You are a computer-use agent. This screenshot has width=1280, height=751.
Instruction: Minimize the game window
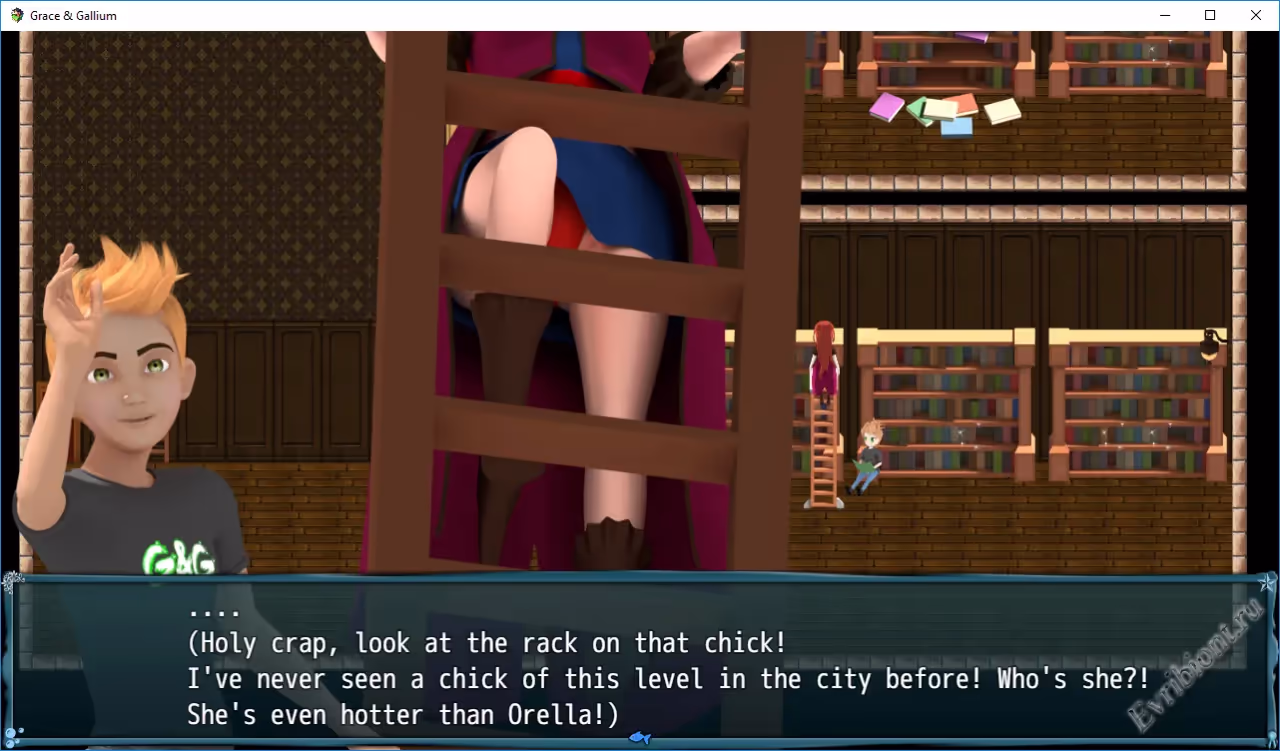[x=1165, y=15]
